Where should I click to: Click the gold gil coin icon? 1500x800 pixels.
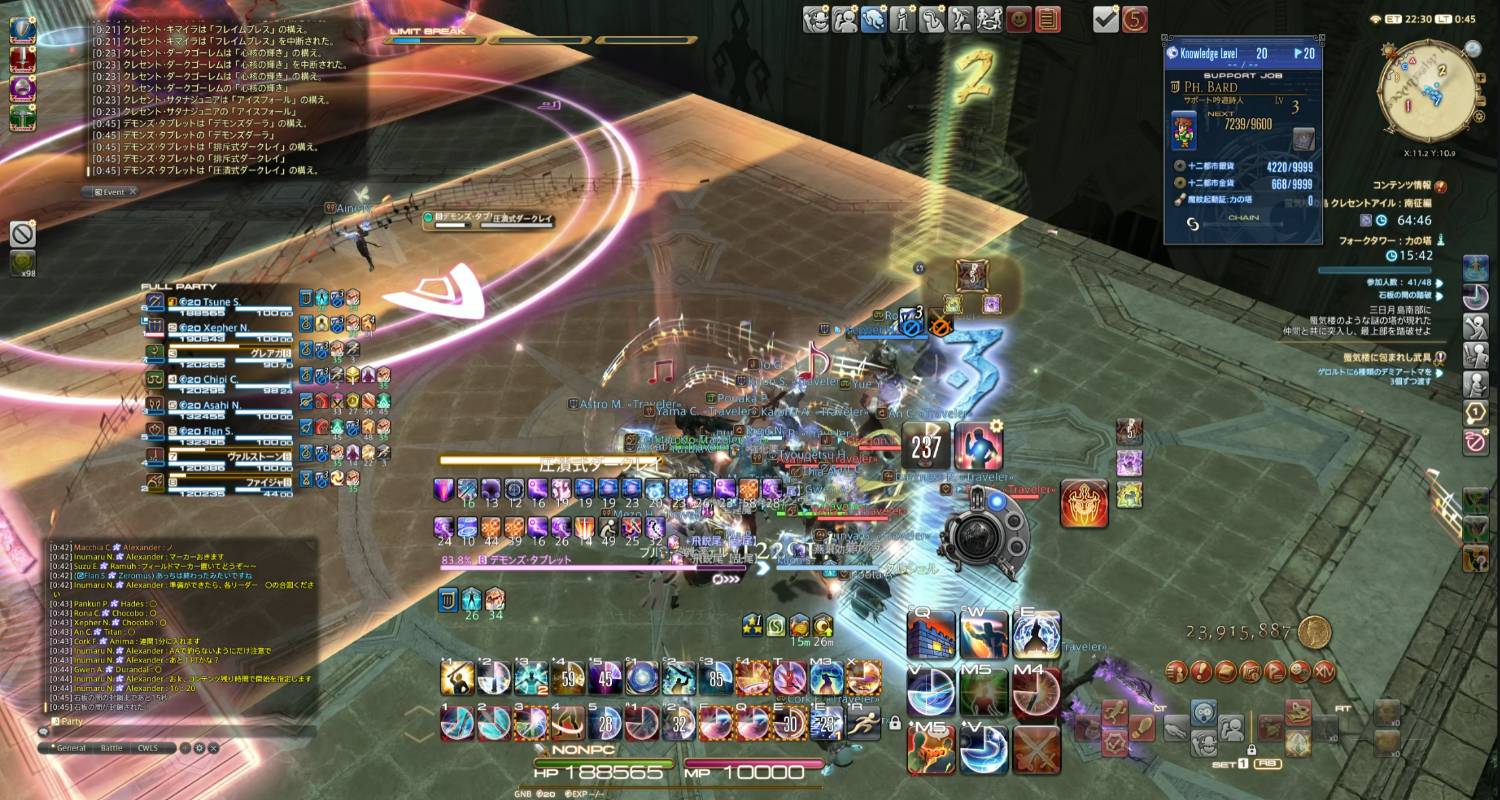1315,631
